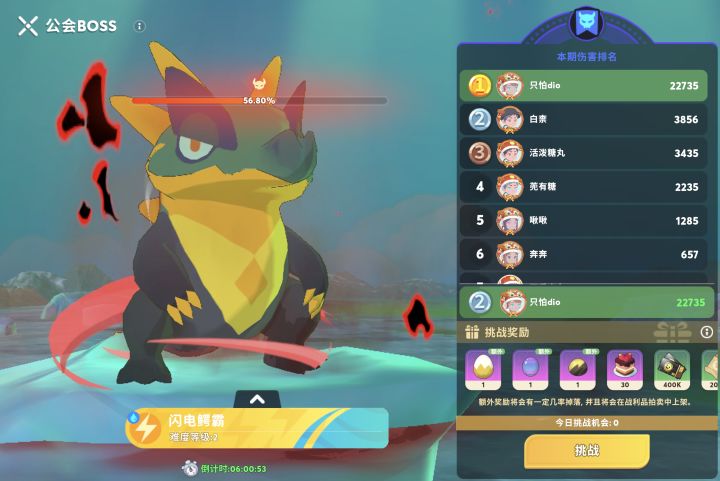View the fourth-ranked player with 2235 damage
This screenshot has width=720, height=481.
coord(586,187)
